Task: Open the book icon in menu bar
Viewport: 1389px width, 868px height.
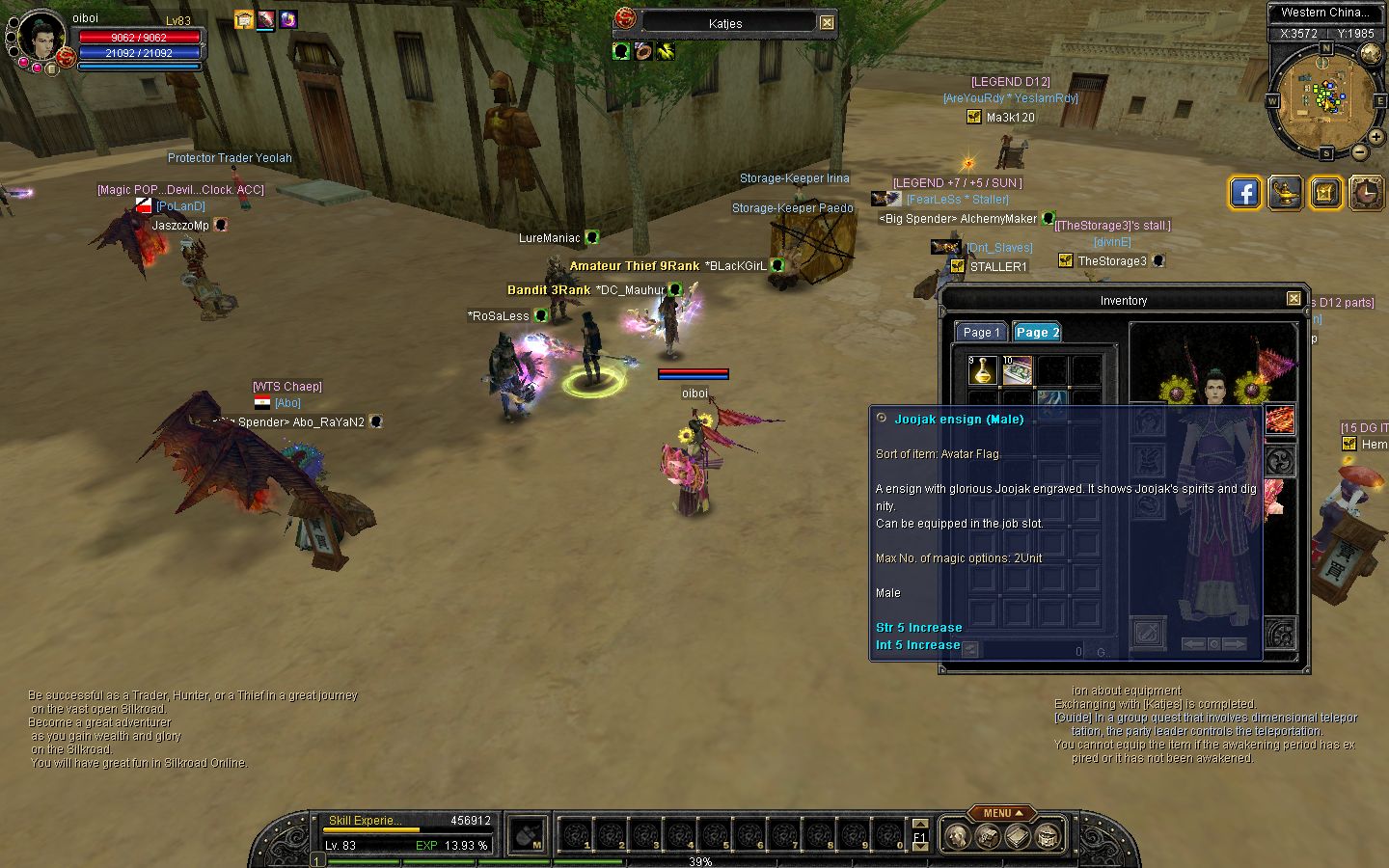Action: [1018, 836]
